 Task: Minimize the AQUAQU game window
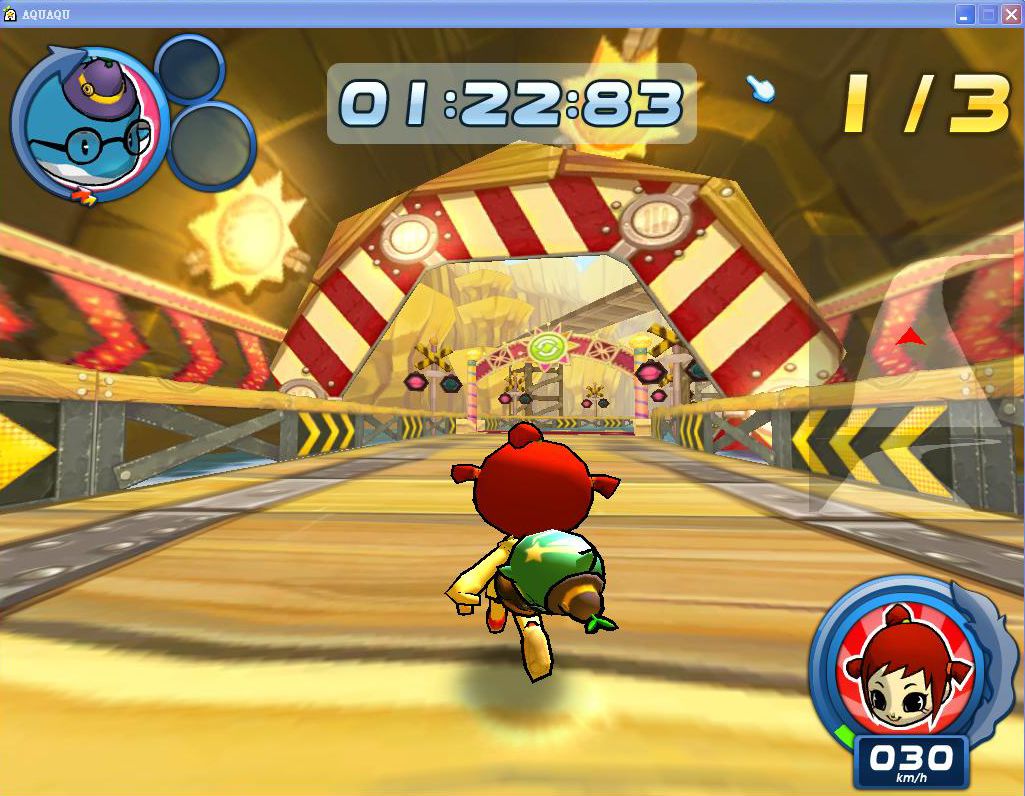[965, 14]
